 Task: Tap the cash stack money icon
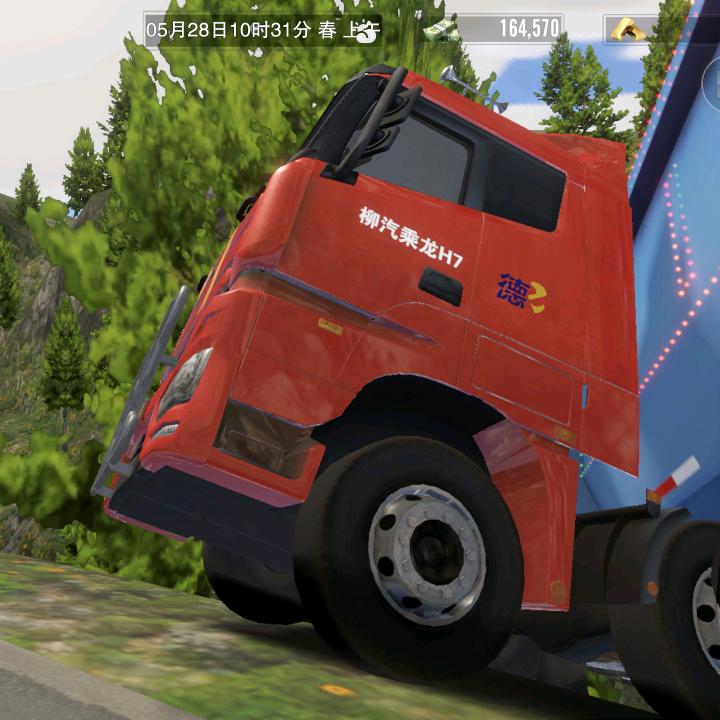click(440, 29)
